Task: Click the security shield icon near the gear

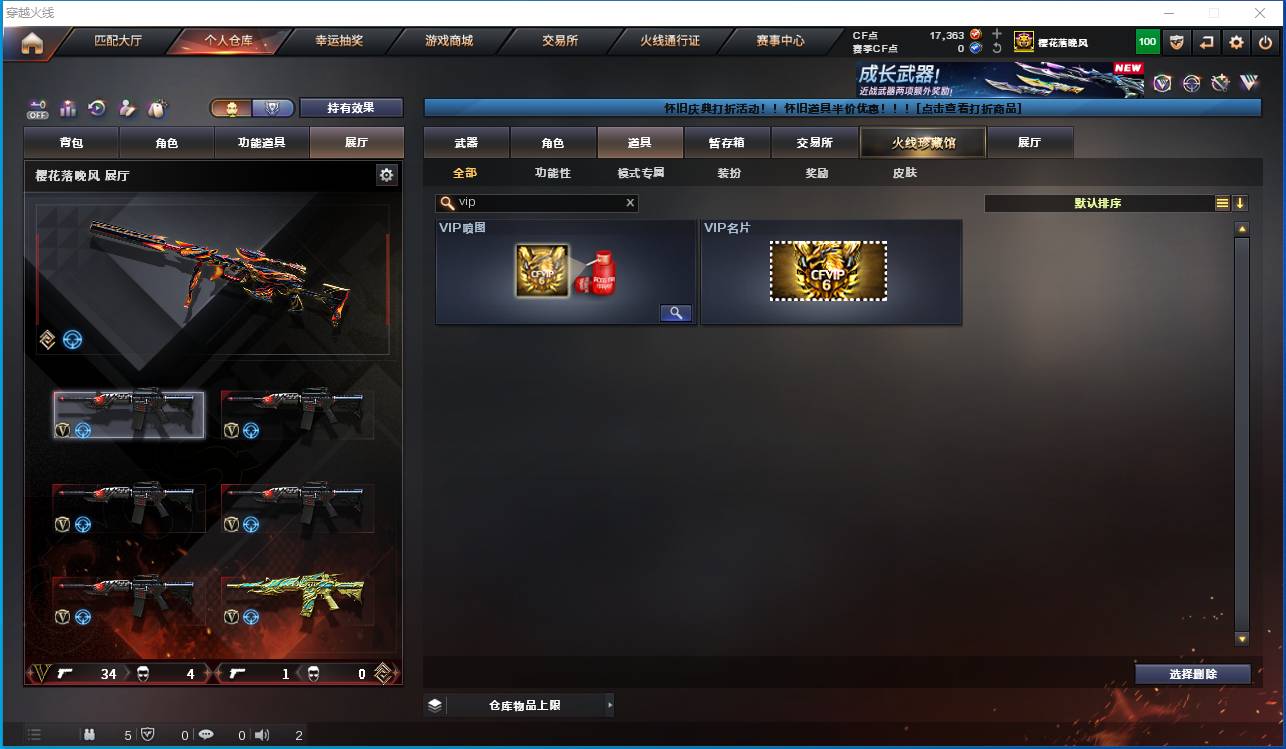Action: pos(1177,42)
